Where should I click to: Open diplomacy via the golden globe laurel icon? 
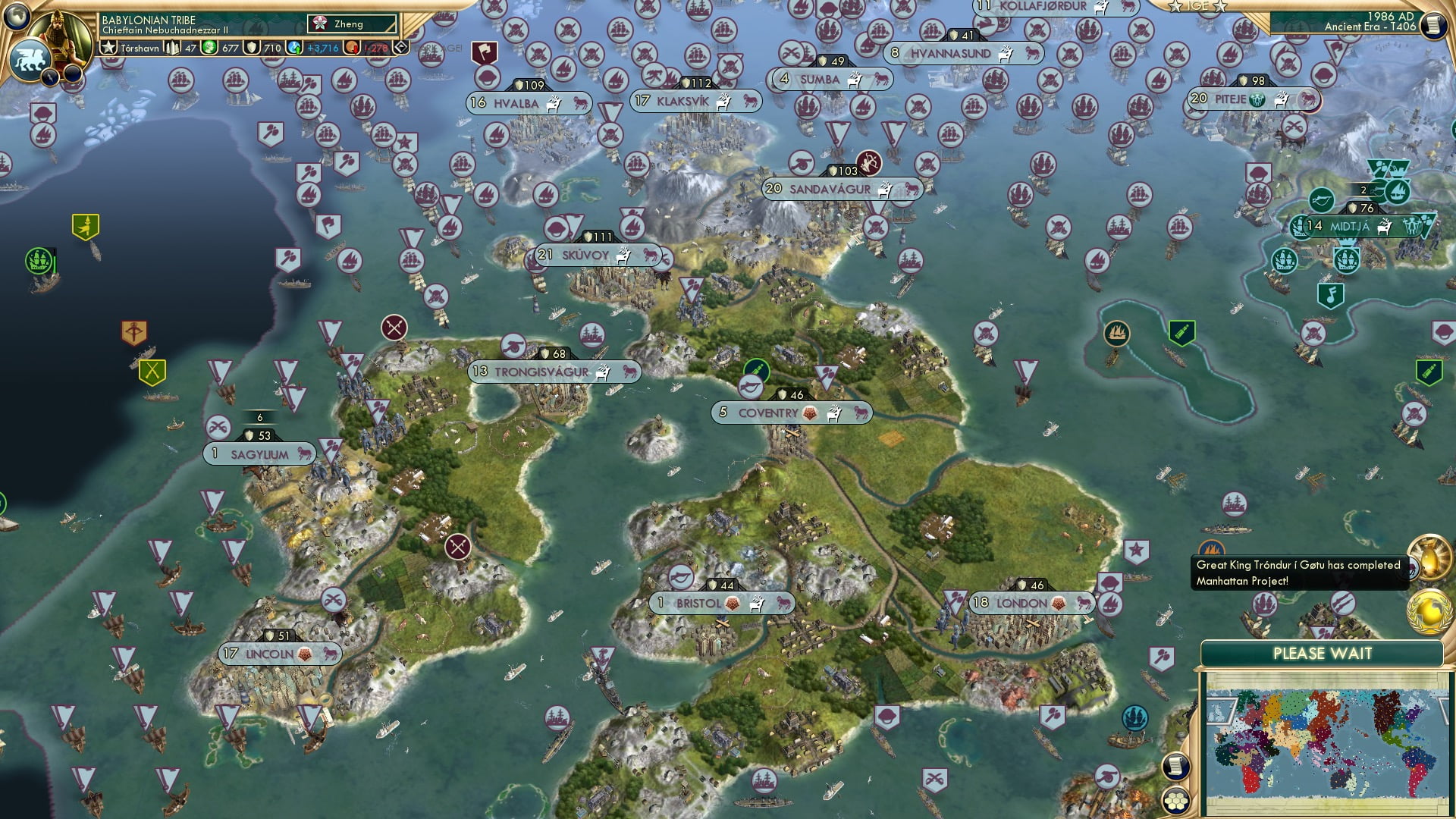pyautogui.click(x=1427, y=611)
